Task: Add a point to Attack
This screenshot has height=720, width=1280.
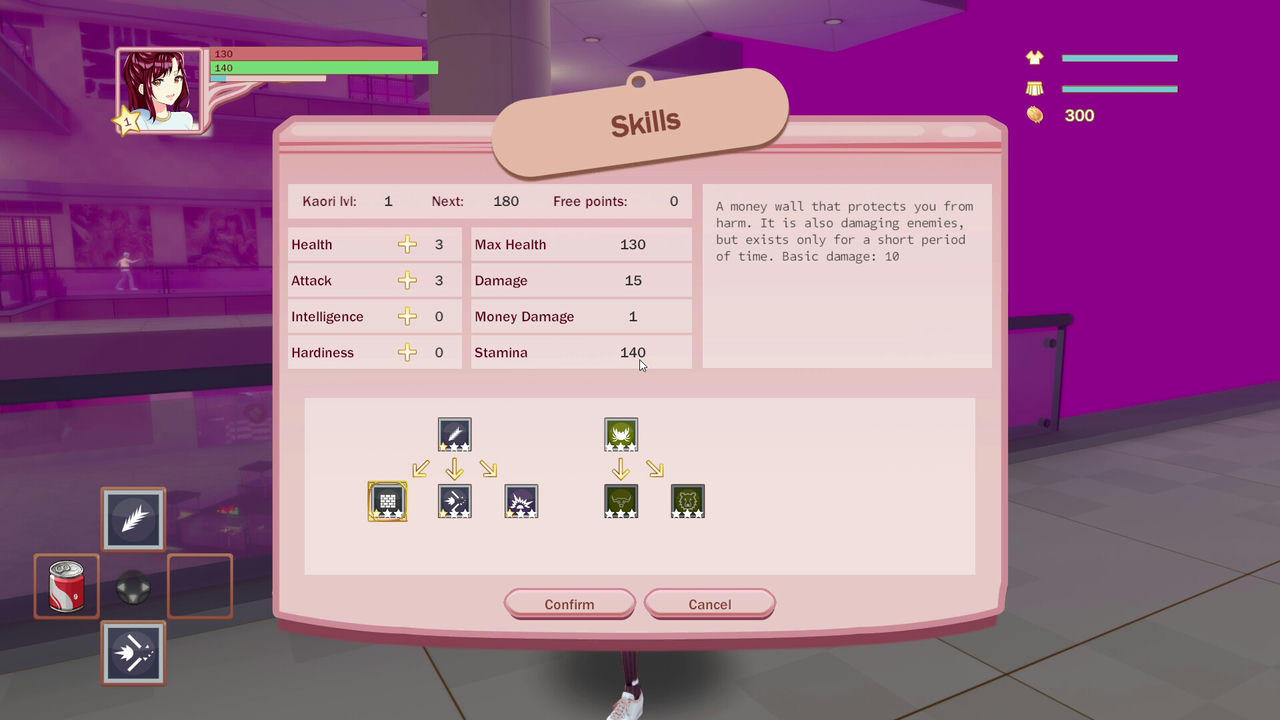Action: pyautogui.click(x=407, y=280)
